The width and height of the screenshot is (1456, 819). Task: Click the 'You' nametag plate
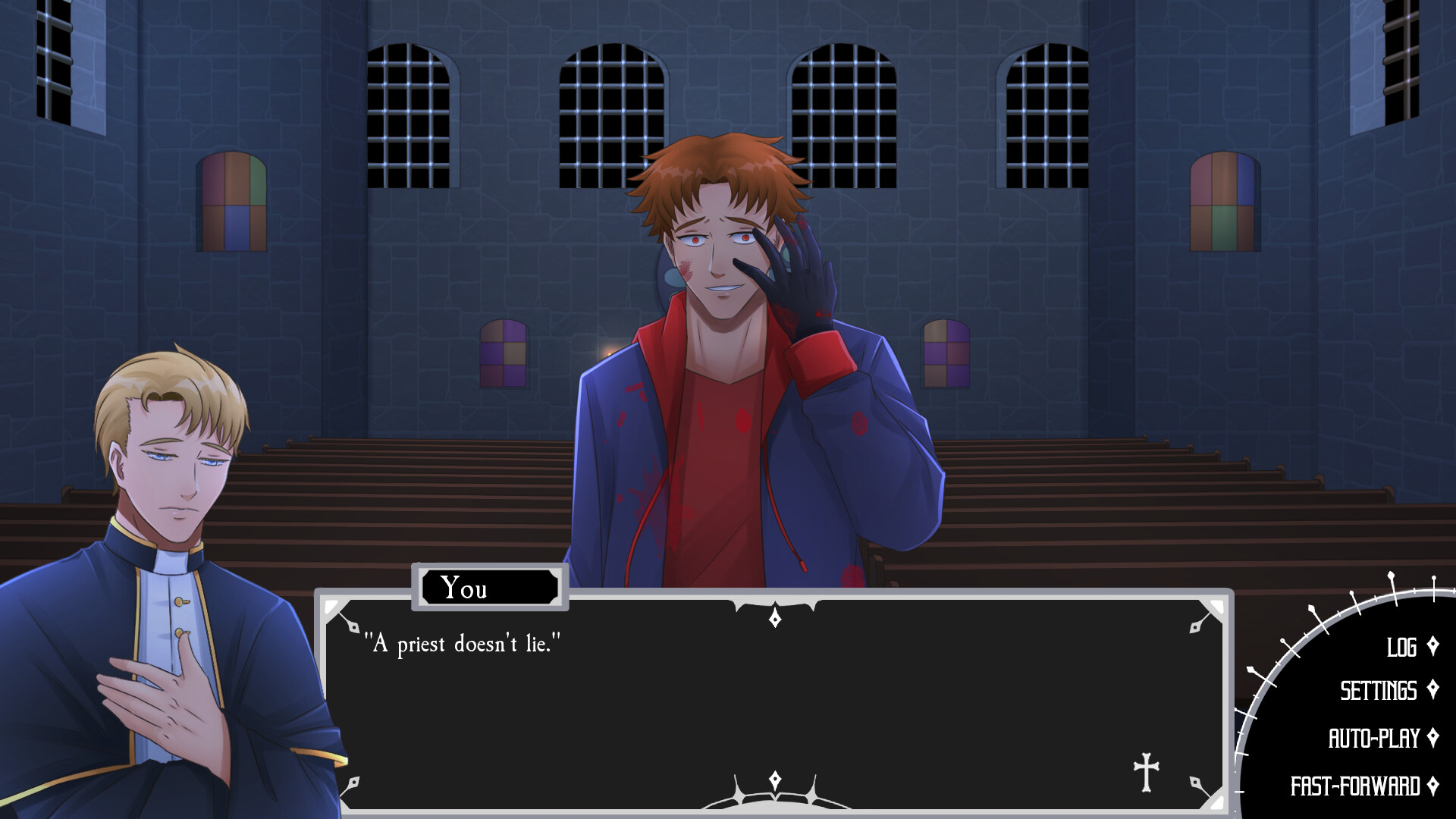pos(489,588)
